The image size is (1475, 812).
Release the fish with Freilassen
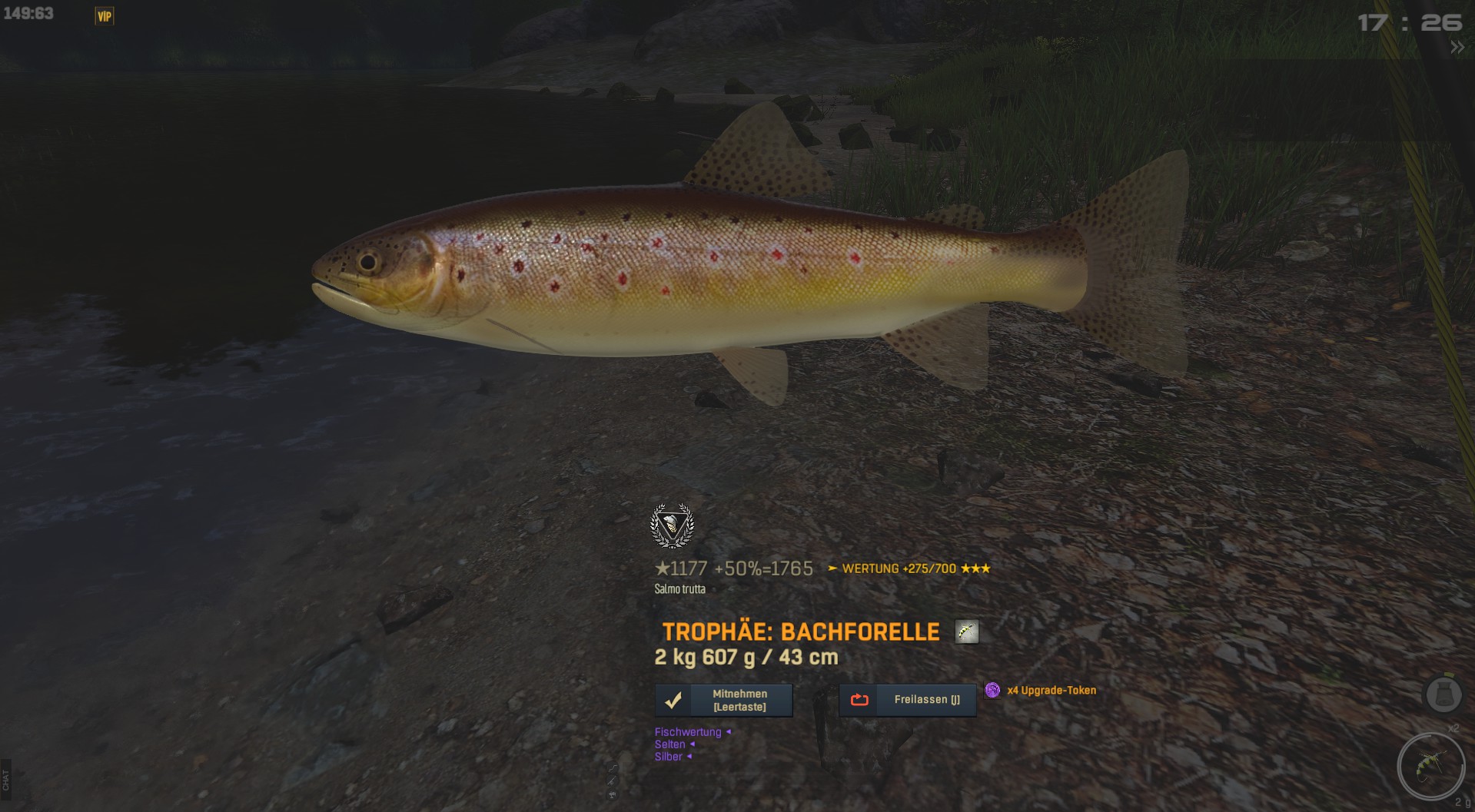(x=907, y=700)
